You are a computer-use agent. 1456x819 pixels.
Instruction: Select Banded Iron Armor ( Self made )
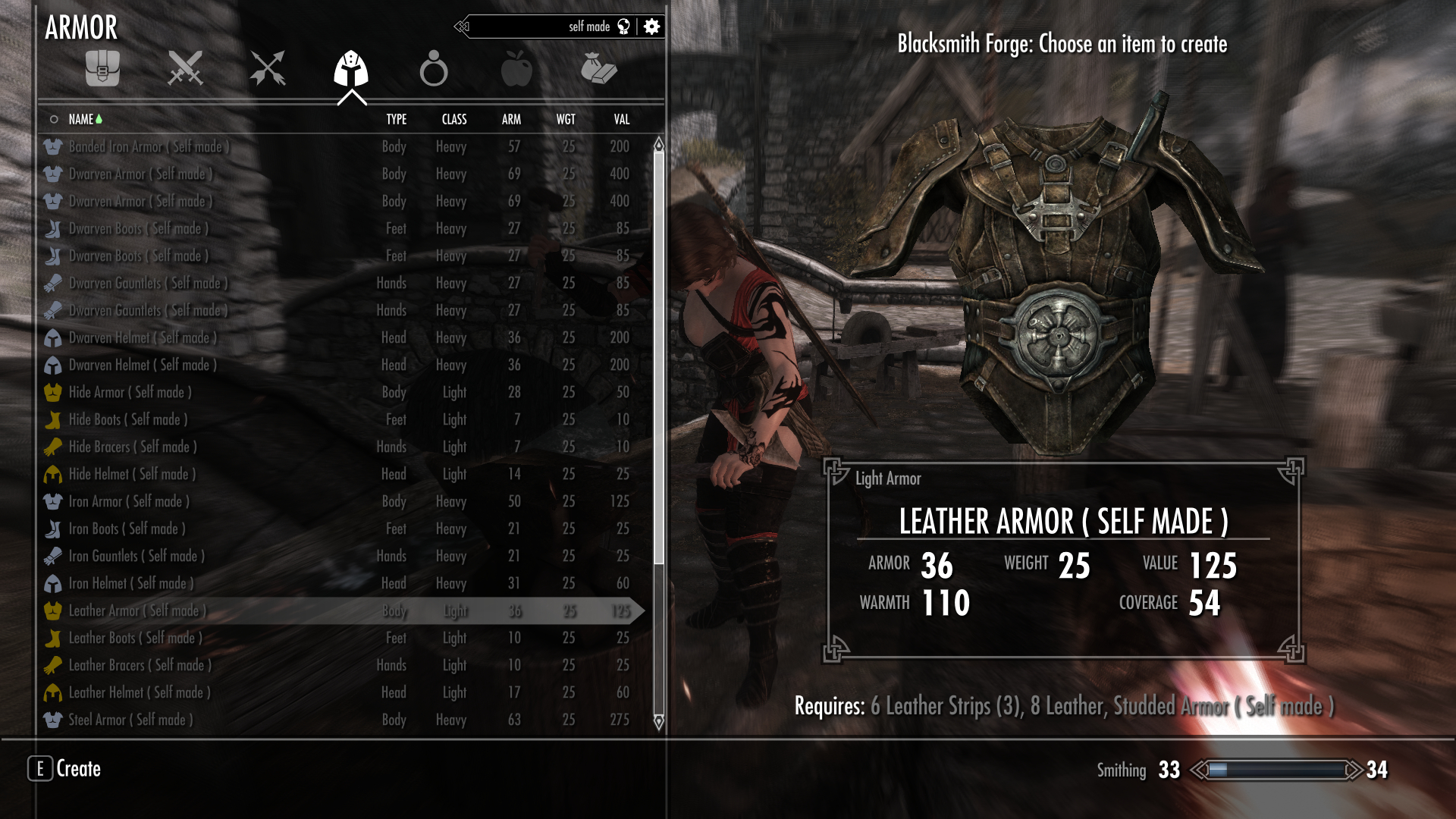(149, 146)
